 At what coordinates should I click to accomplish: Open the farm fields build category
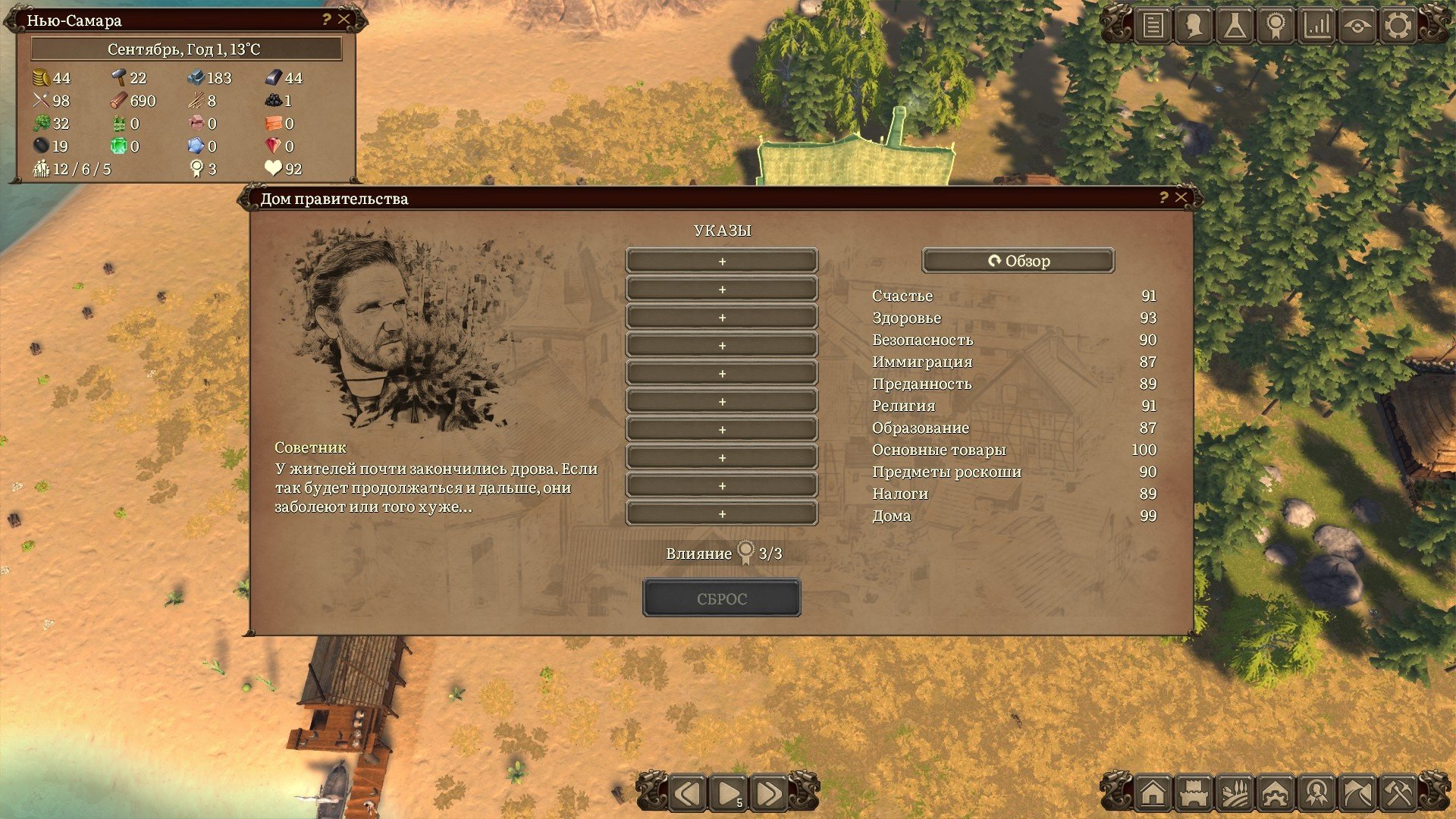tap(1235, 794)
